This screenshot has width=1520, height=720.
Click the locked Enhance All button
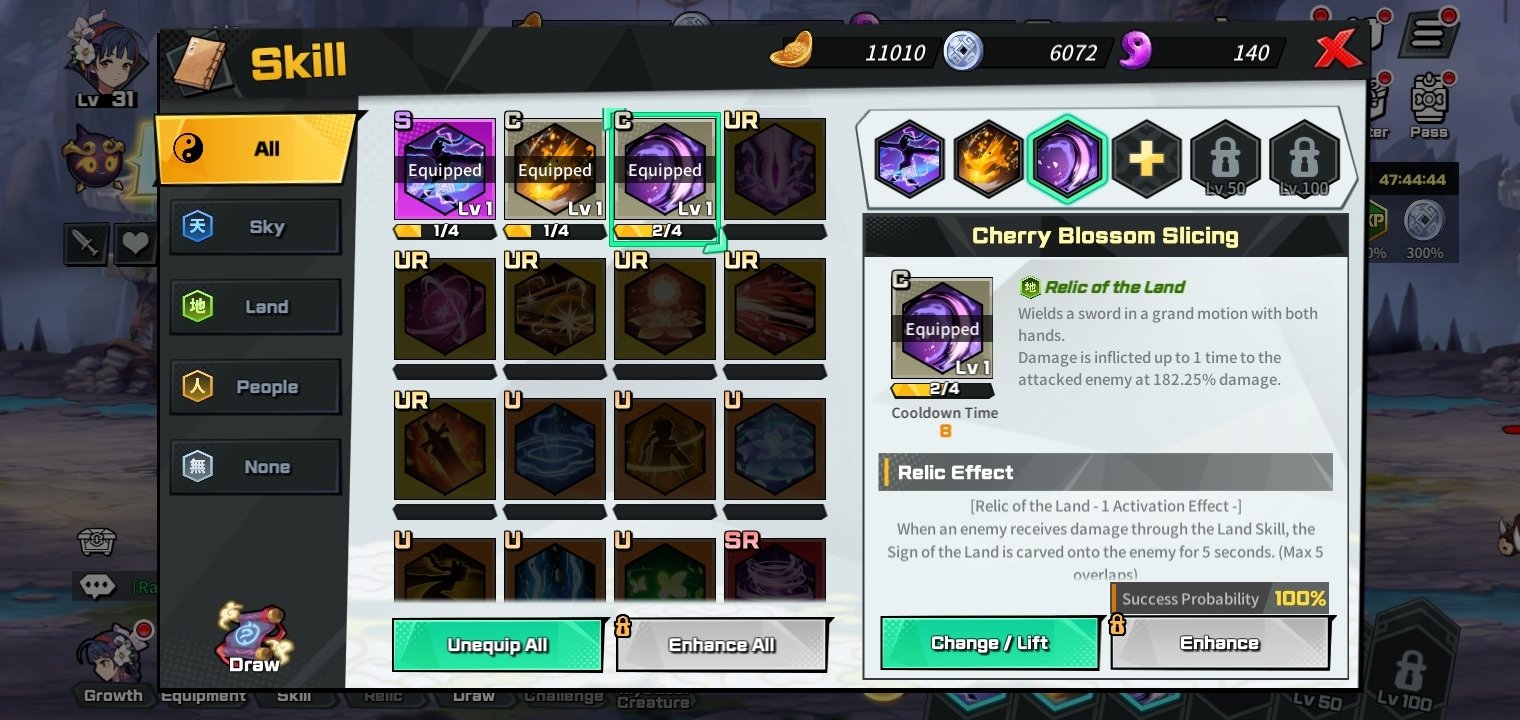722,645
